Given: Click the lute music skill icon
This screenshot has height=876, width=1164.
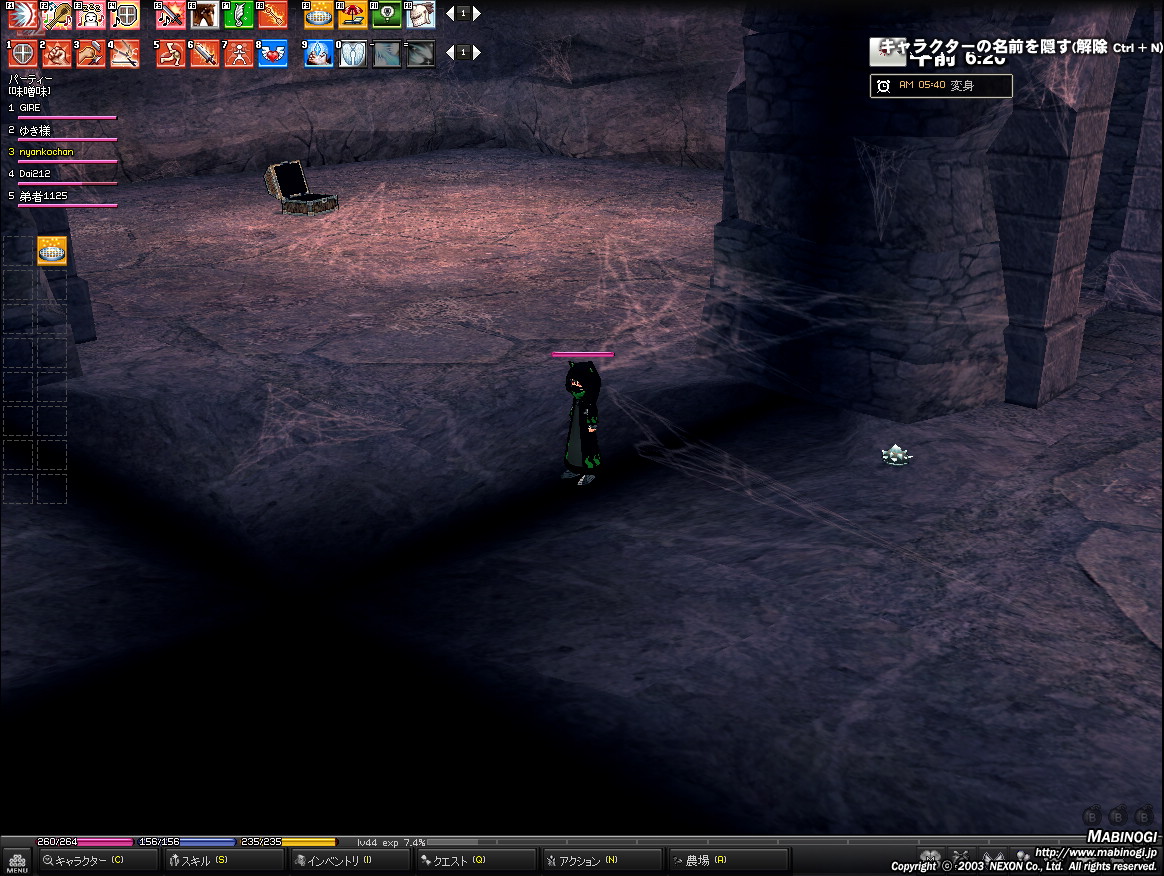Looking at the screenshot, I should (57, 15).
